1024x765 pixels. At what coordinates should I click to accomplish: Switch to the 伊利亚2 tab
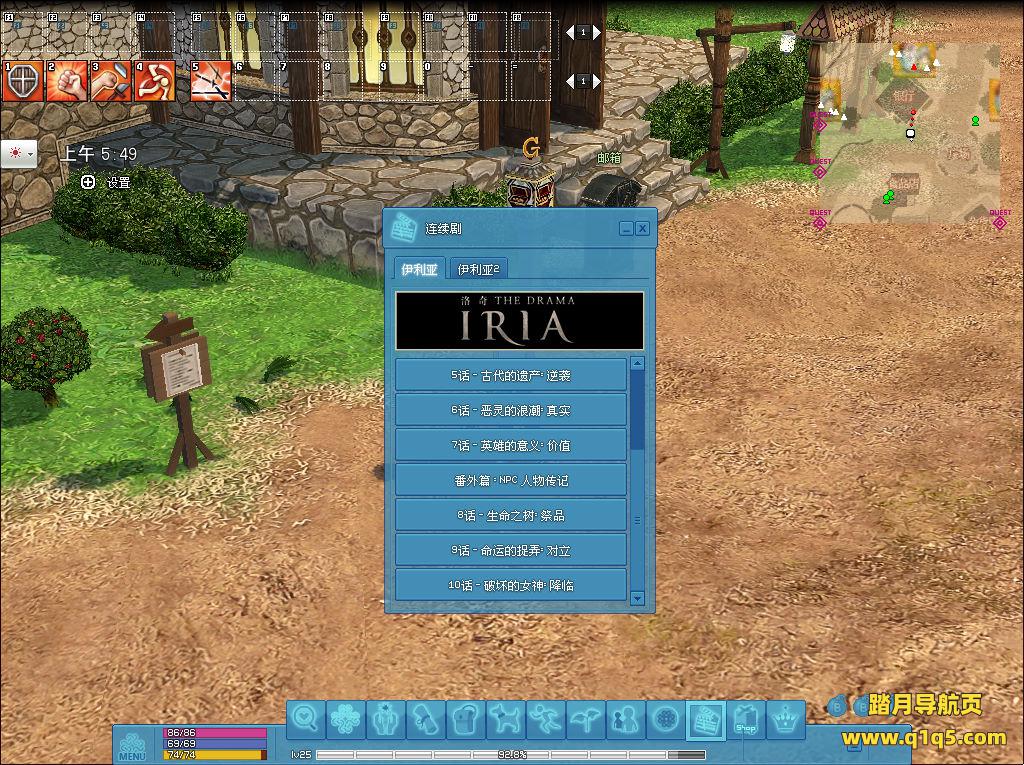(478, 268)
